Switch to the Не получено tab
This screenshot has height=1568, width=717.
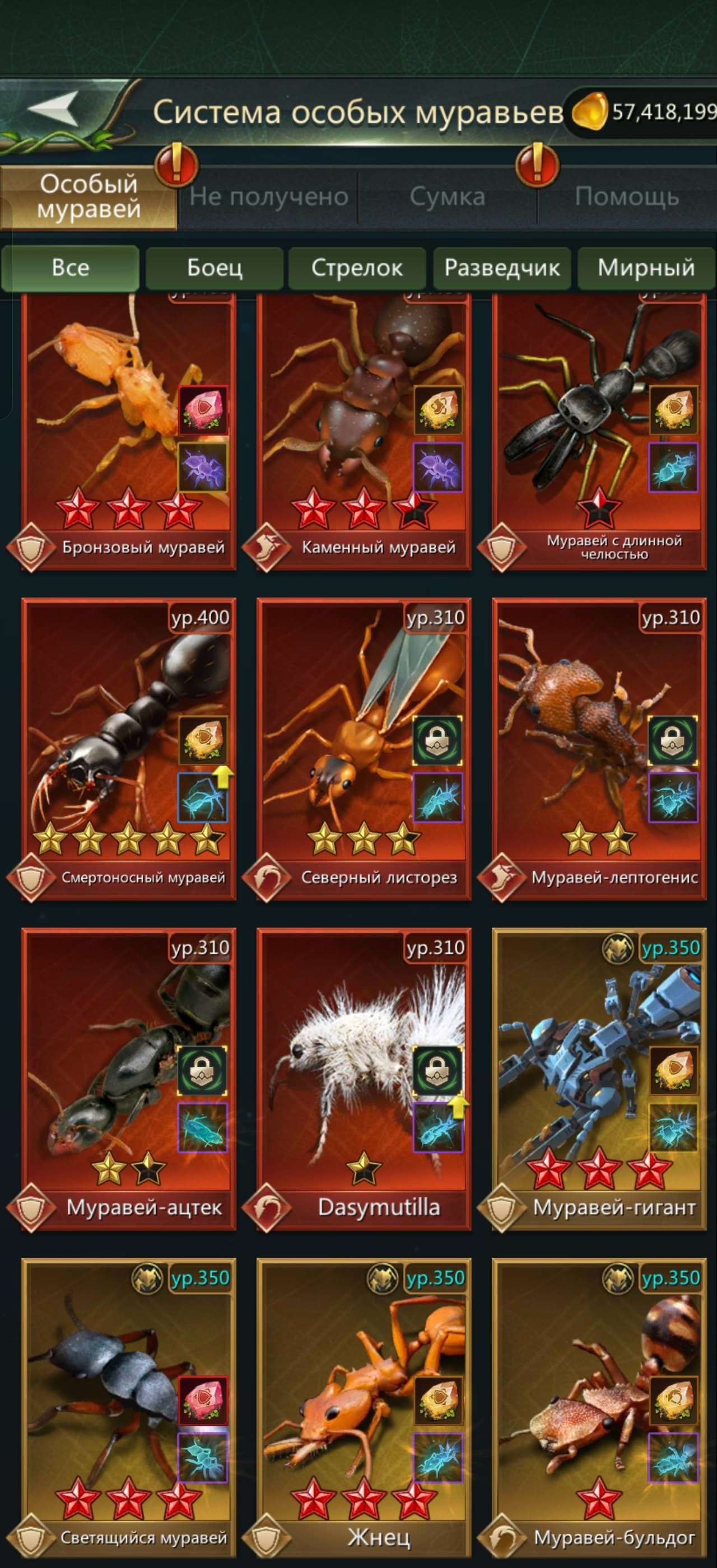[x=268, y=196]
